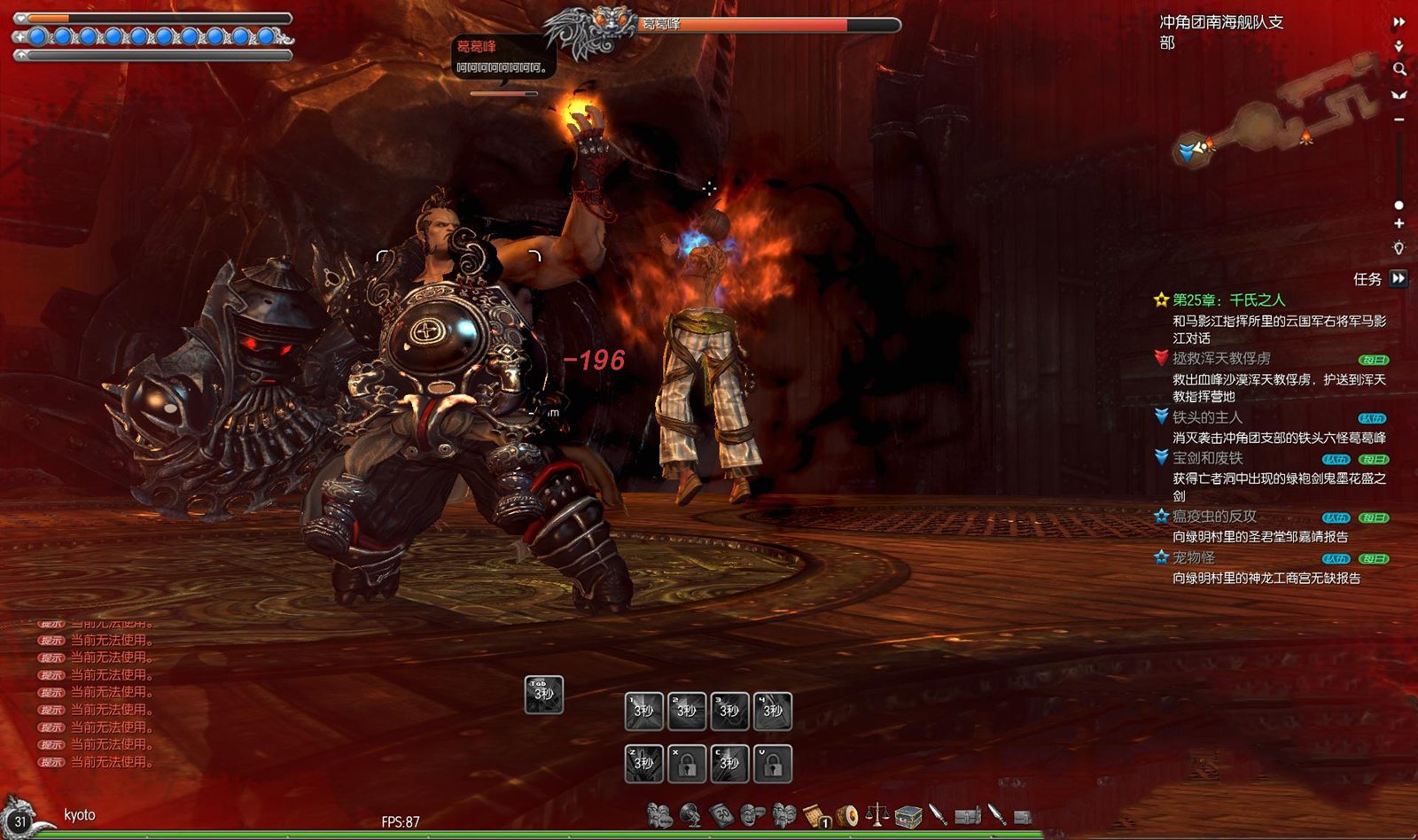Click the minimap zoom-out minus button
This screenshot has height=840, width=1418.
1399,120
